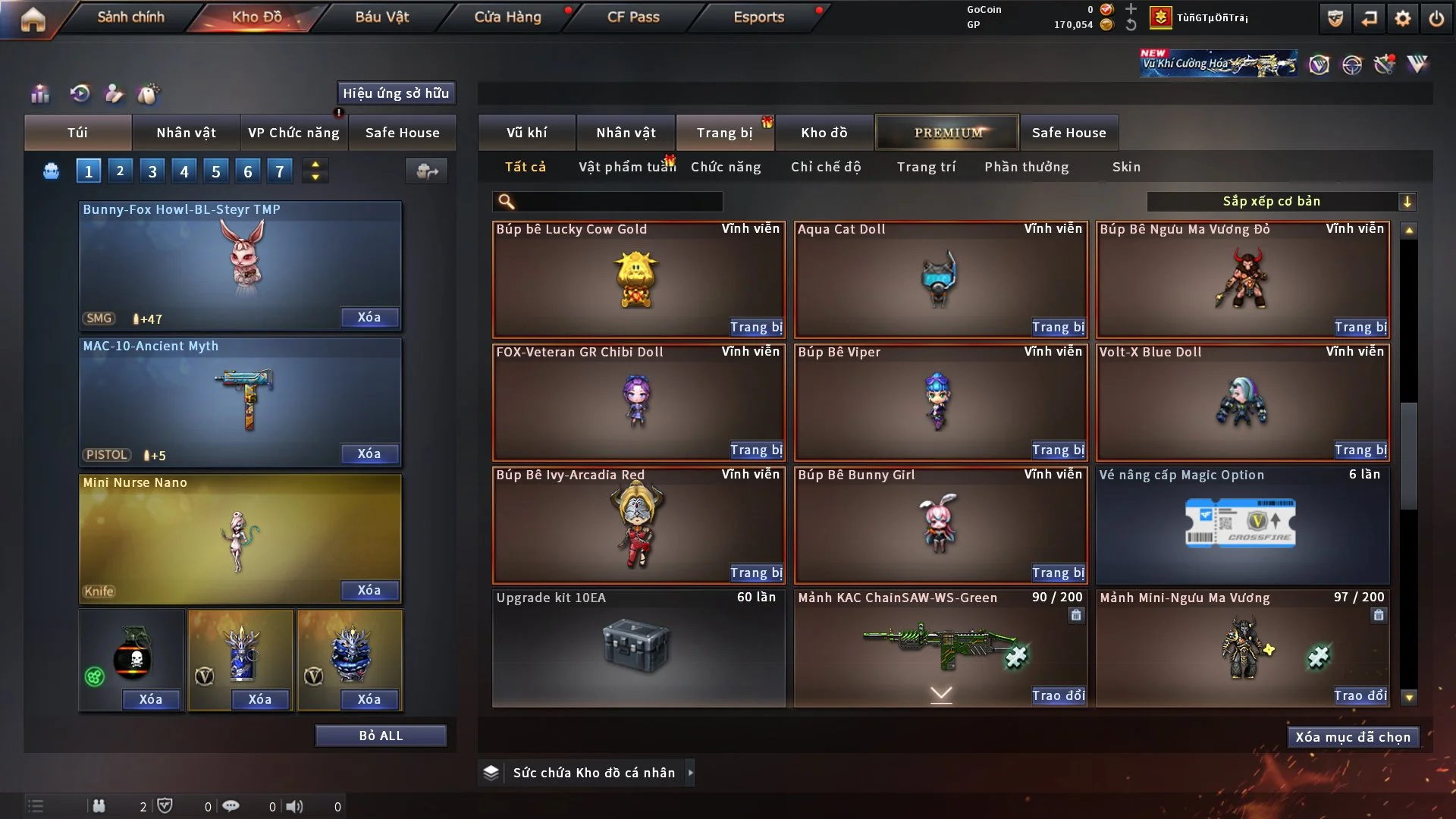This screenshot has height=819, width=1456.
Task: Filter items by Chức năng
Action: click(726, 167)
